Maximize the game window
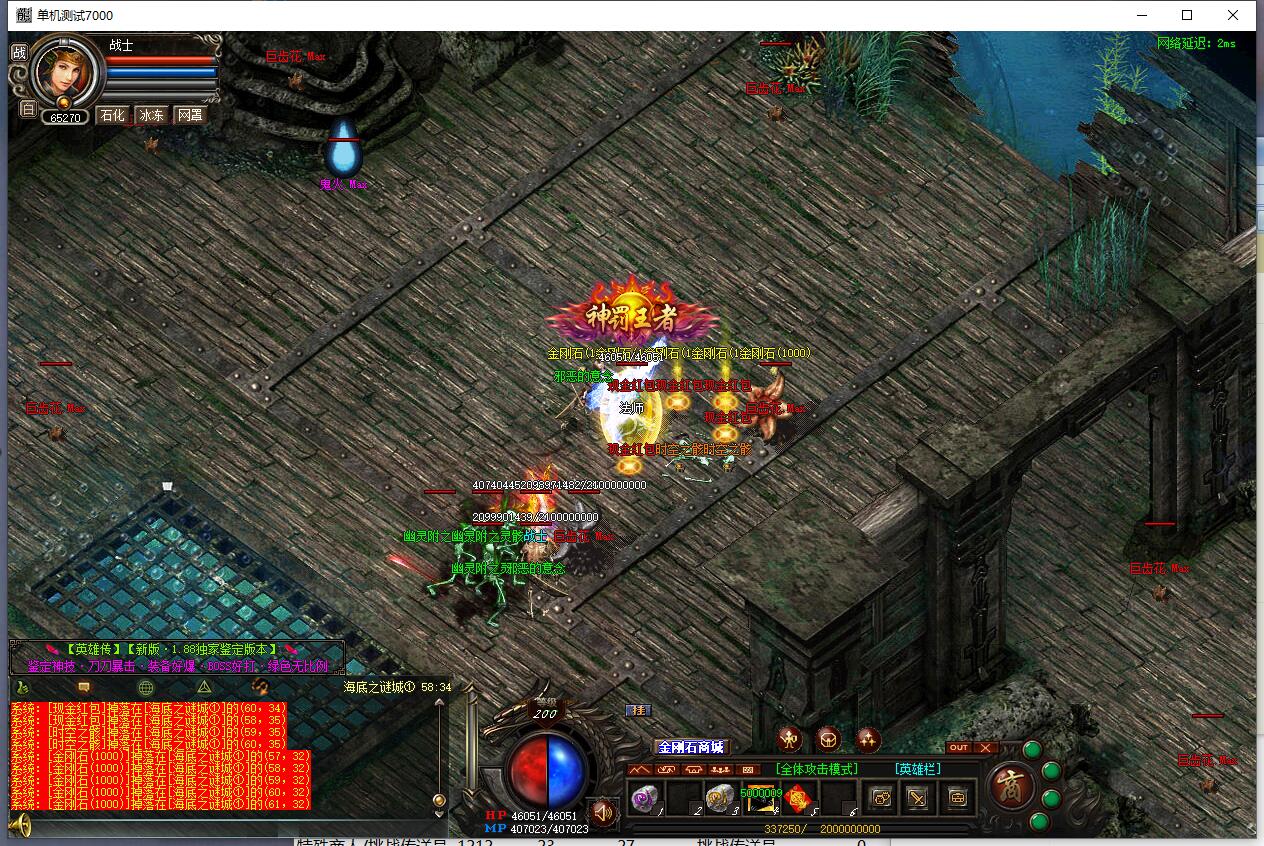Screen dimensions: 1264x846 coord(1187,15)
